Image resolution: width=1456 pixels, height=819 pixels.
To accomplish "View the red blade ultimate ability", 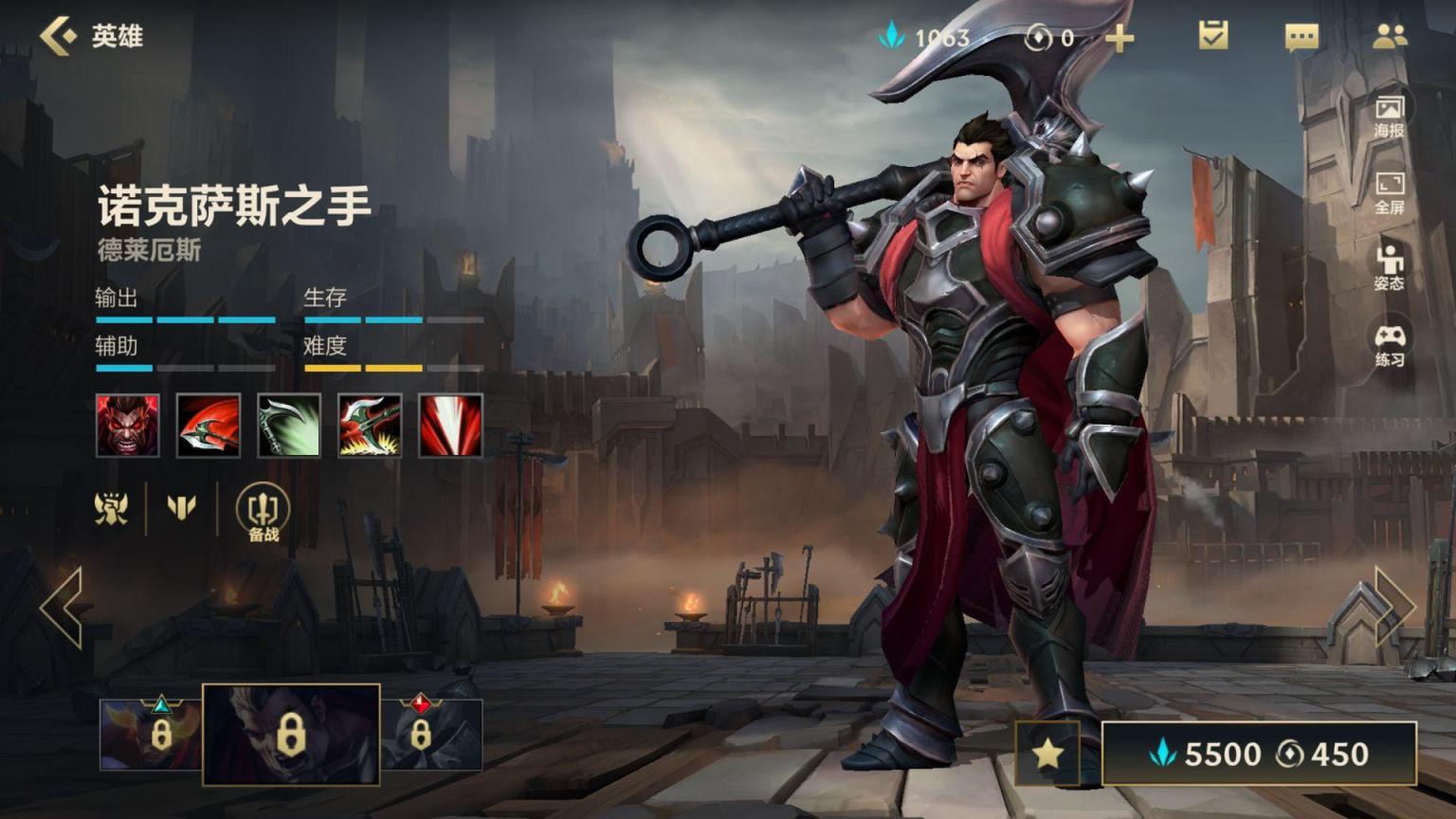I will point(450,426).
